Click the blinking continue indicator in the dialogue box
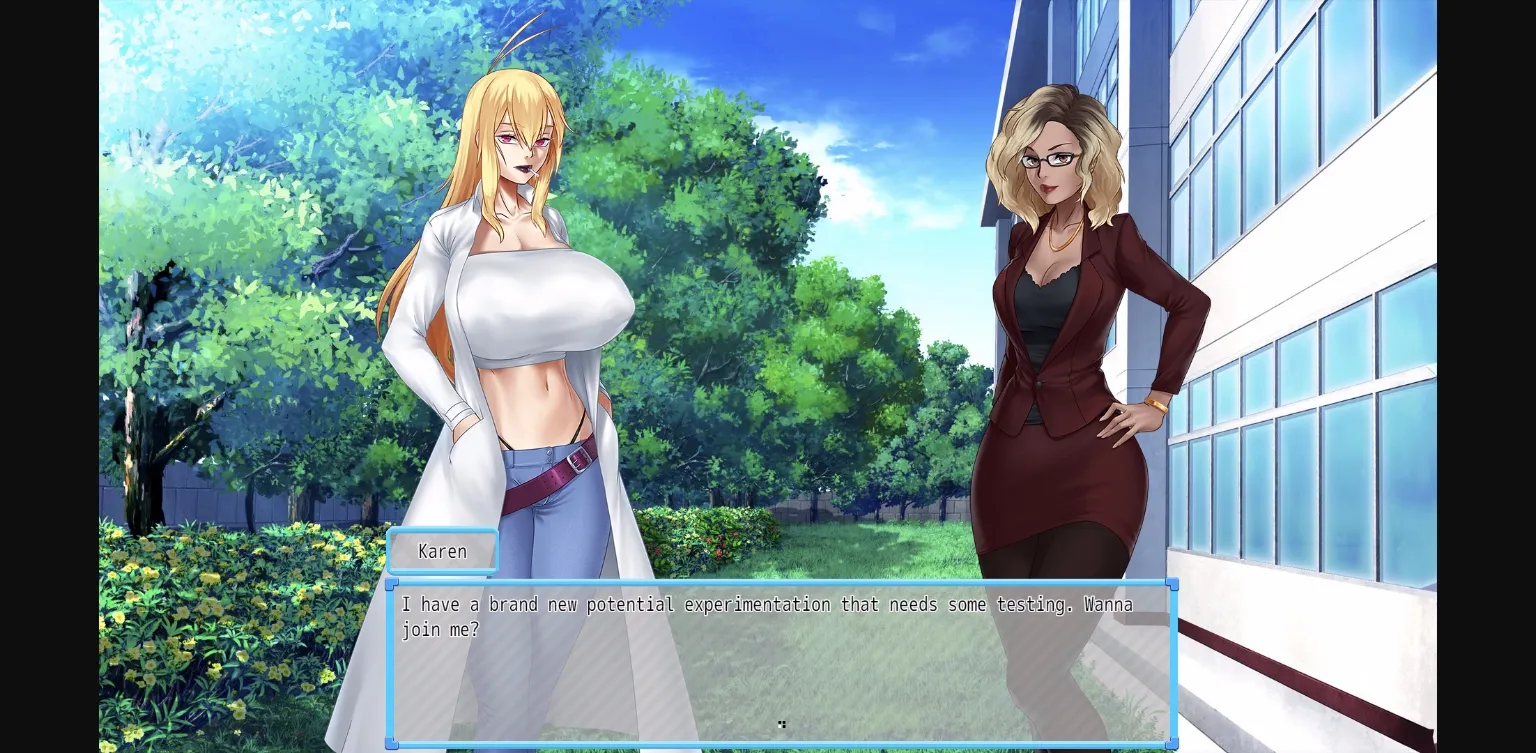Image resolution: width=1536 pixels, height=753 pixels. coord(782,724)
